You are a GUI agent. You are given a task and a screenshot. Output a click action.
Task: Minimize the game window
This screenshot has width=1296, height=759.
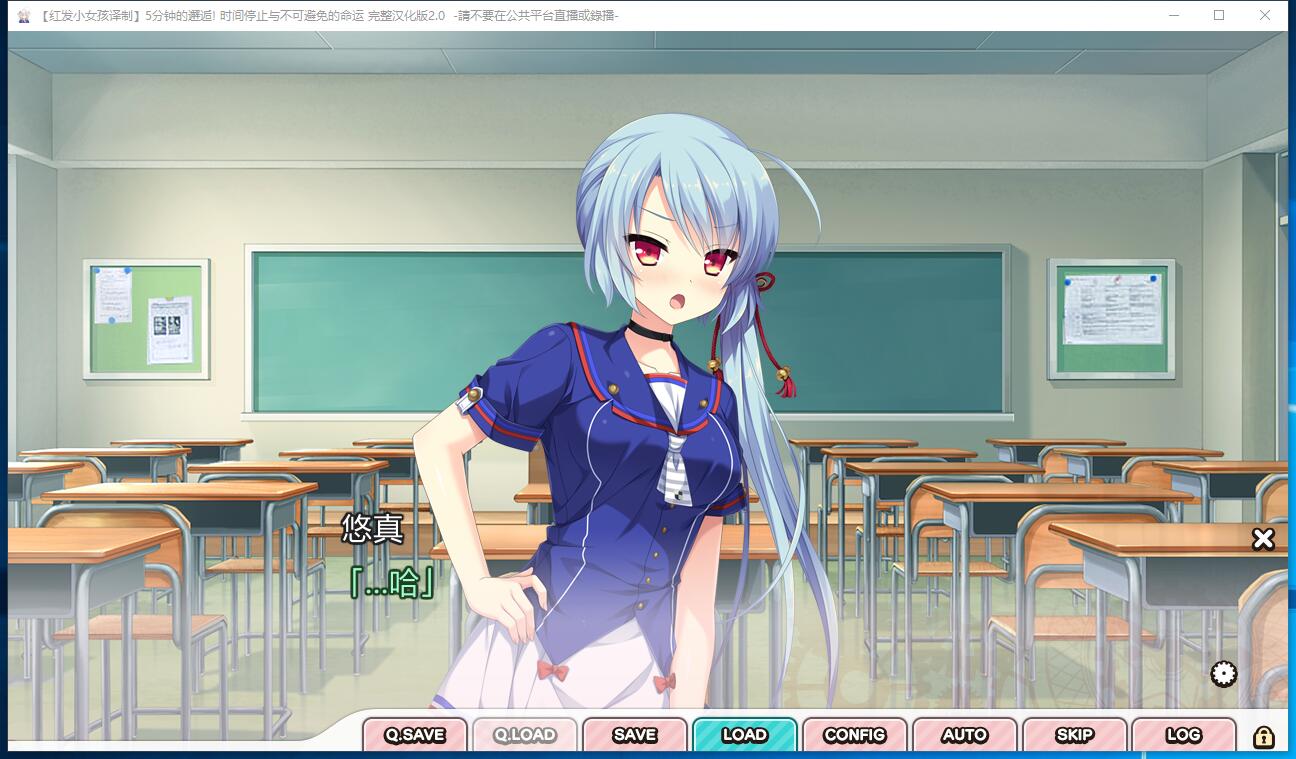point(1173,15)
